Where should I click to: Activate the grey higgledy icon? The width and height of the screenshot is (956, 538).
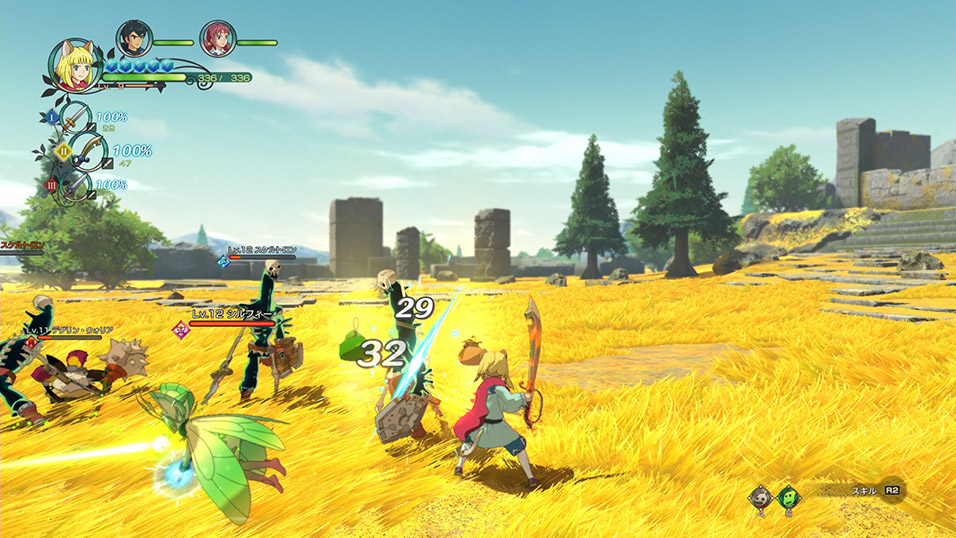coord(762,496)
